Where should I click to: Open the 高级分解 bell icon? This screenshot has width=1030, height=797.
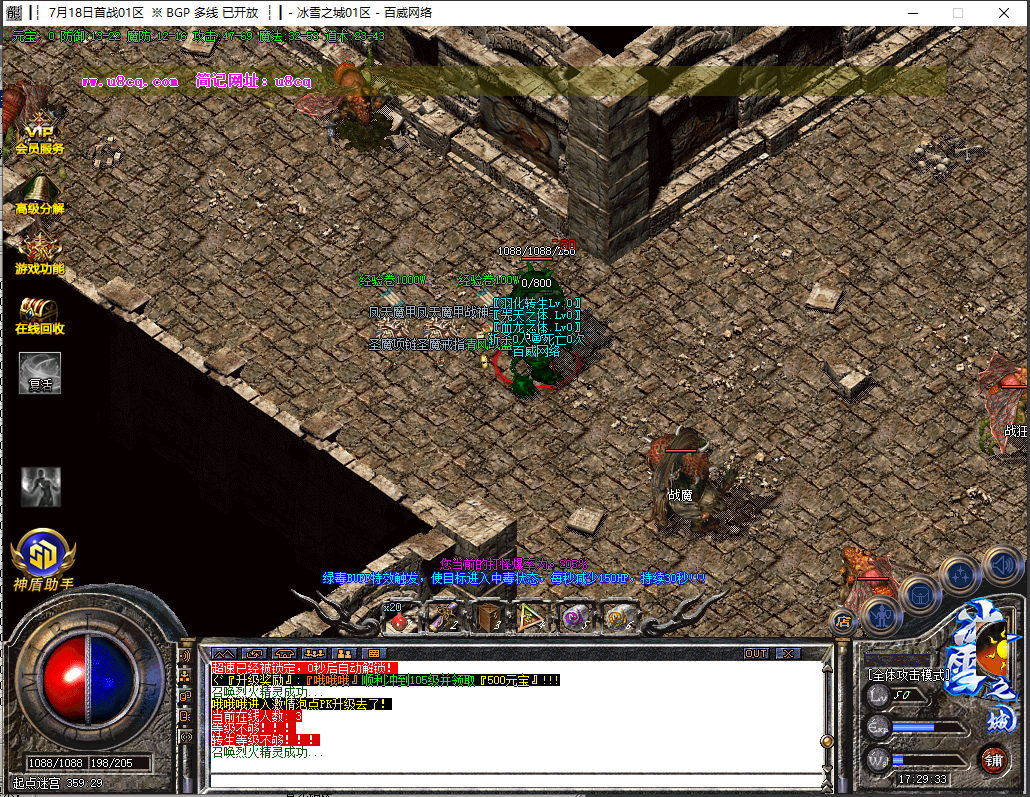tap(39, 192)
